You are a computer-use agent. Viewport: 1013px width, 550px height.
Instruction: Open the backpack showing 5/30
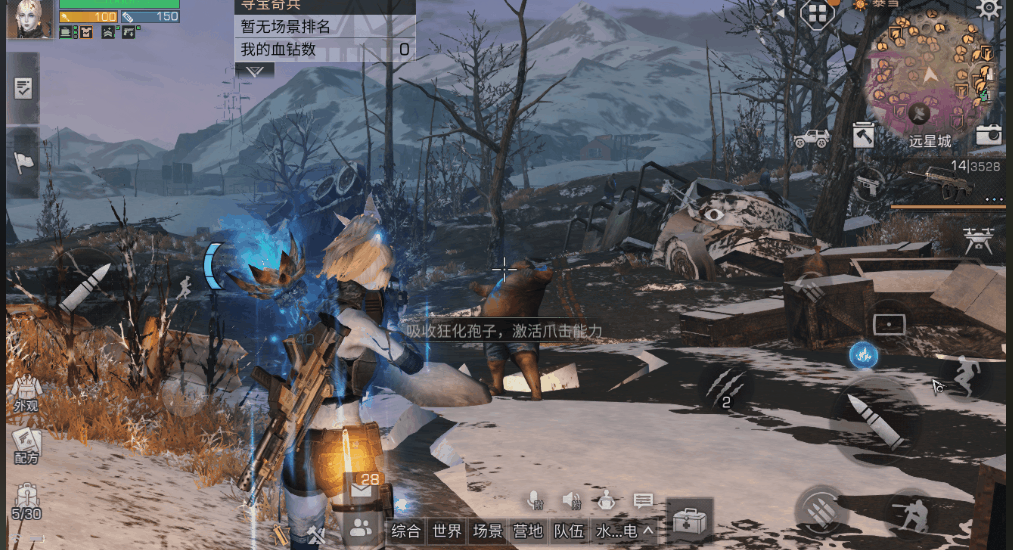25,499
